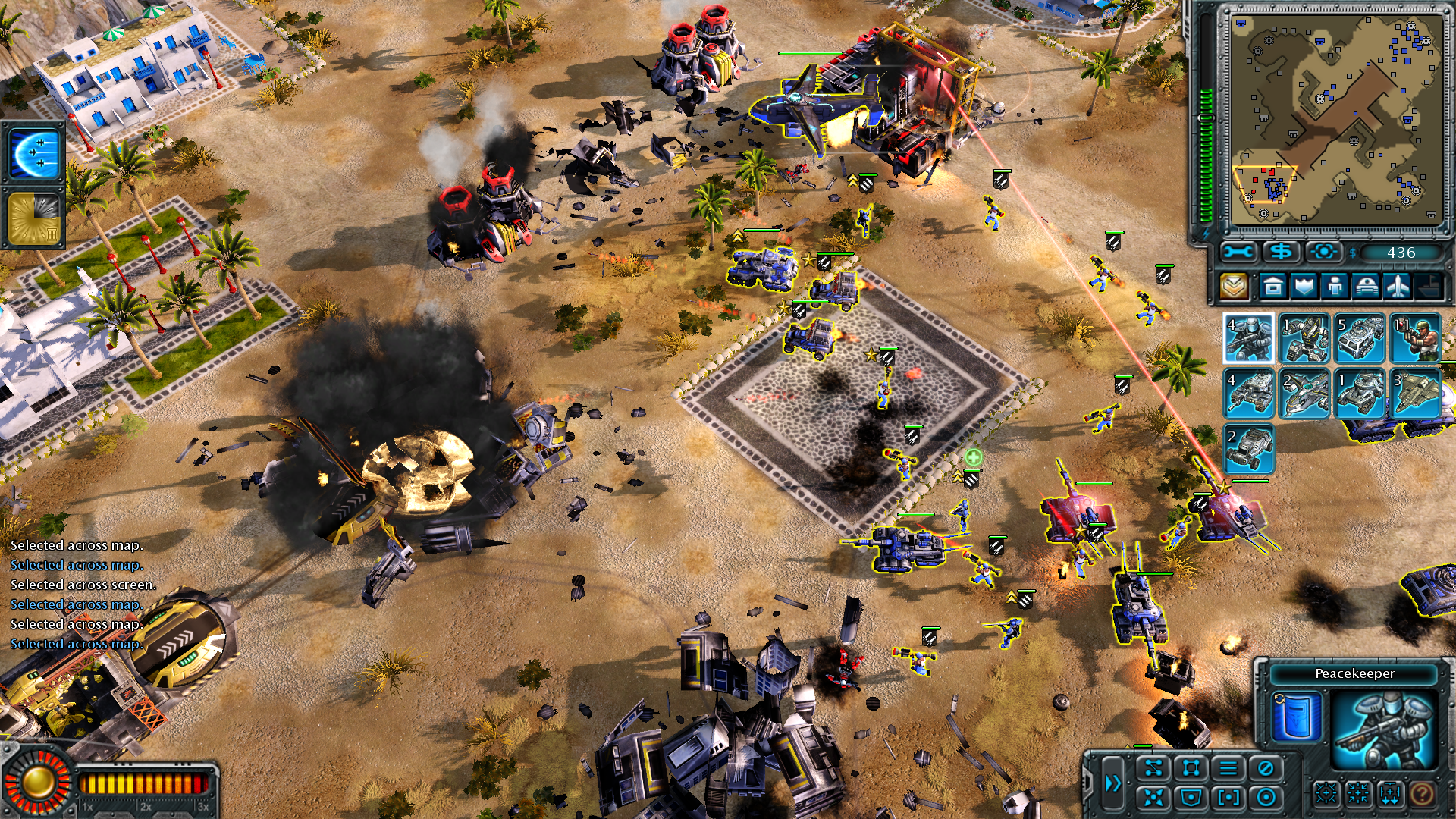The image size is (1456, 819).
Task: Click the double-arrow command panel toggle
Action: point(1112,783)
